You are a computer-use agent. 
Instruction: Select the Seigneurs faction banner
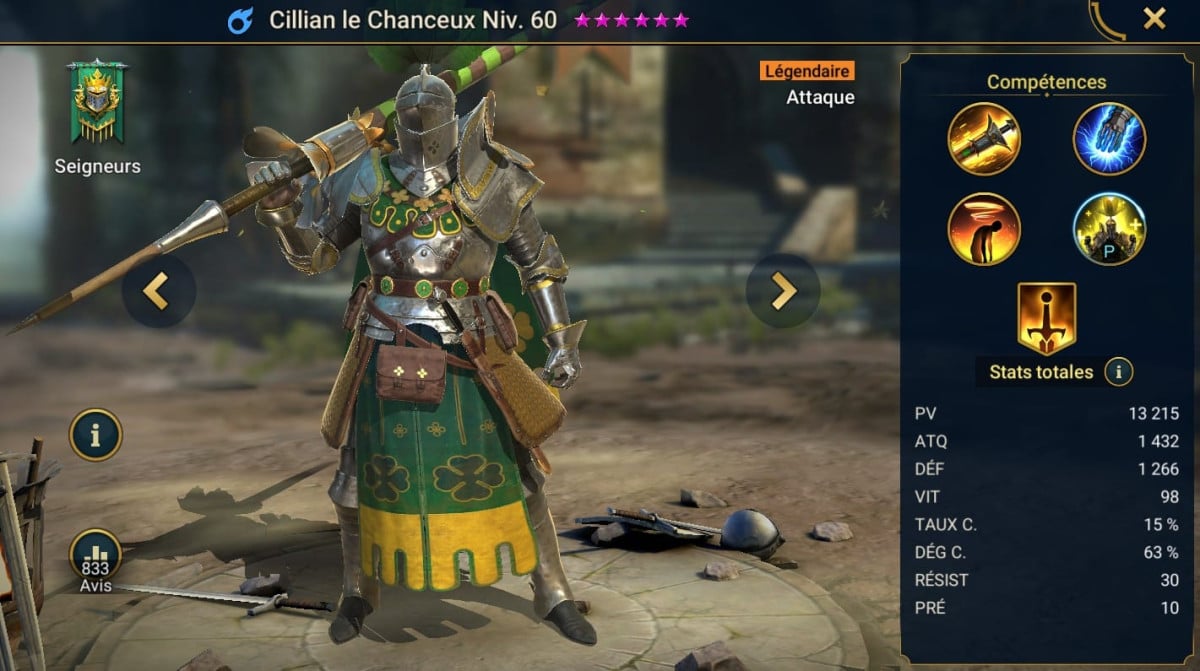(96, 103)
